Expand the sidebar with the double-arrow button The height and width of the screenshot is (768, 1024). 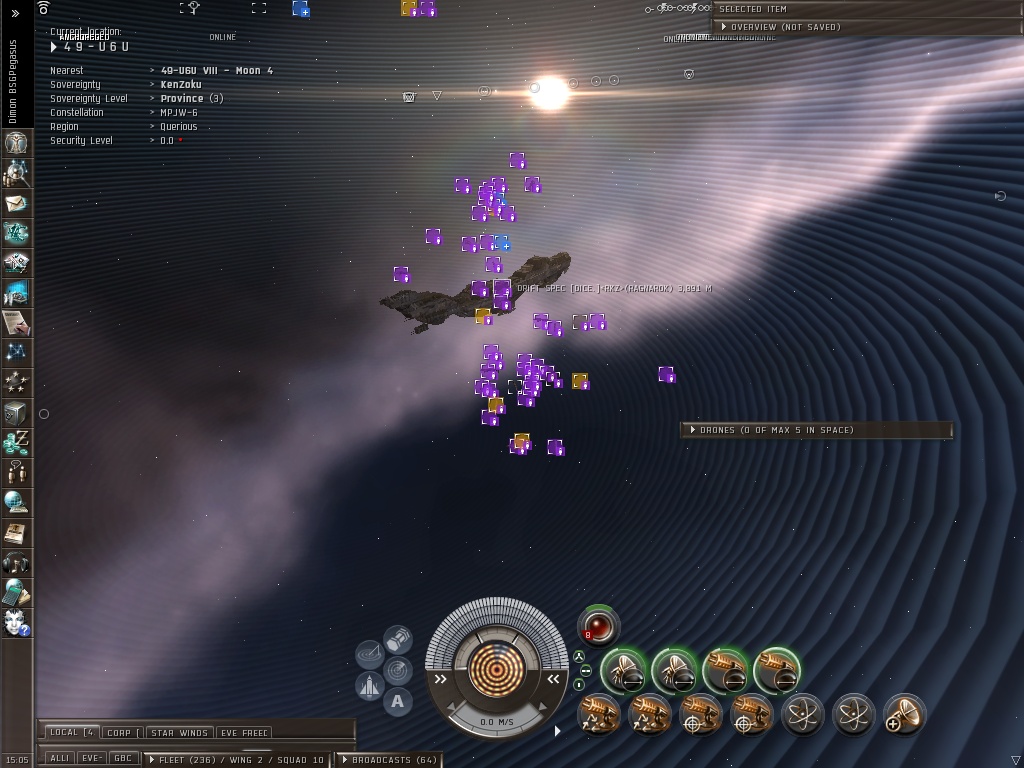16,13
